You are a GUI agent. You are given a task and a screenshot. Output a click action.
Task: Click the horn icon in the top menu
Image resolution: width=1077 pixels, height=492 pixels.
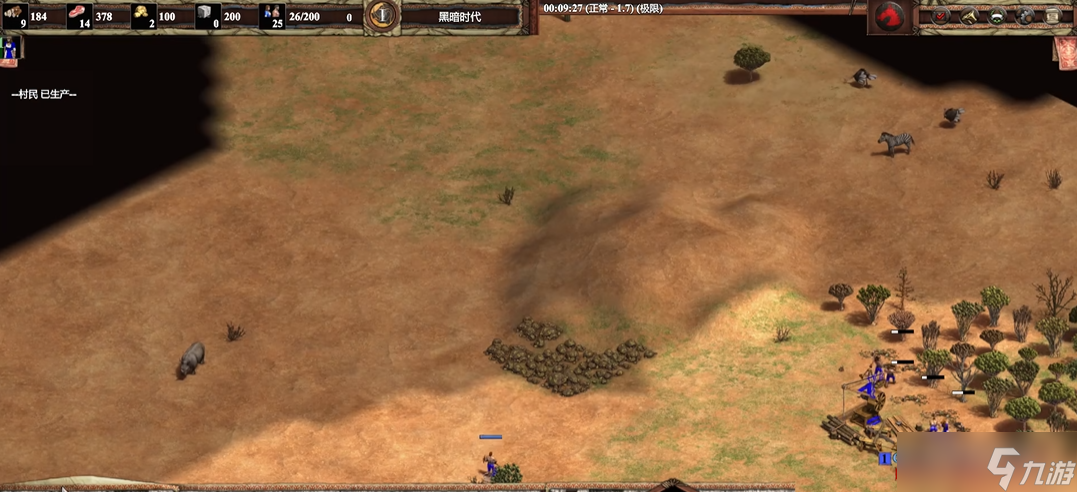point(969,16)
